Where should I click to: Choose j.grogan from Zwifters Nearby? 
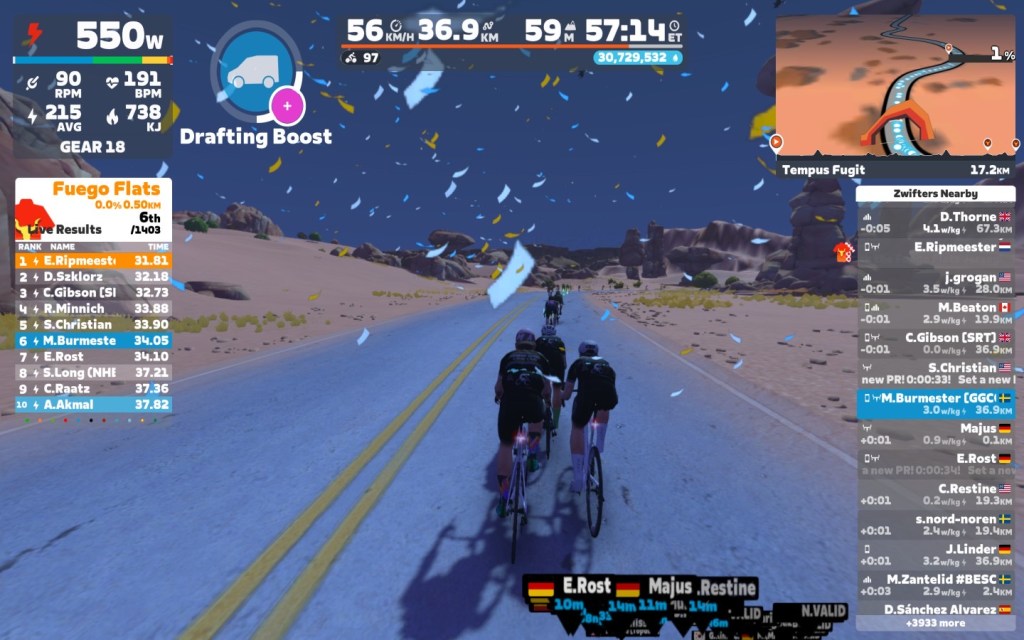point(936,283)
